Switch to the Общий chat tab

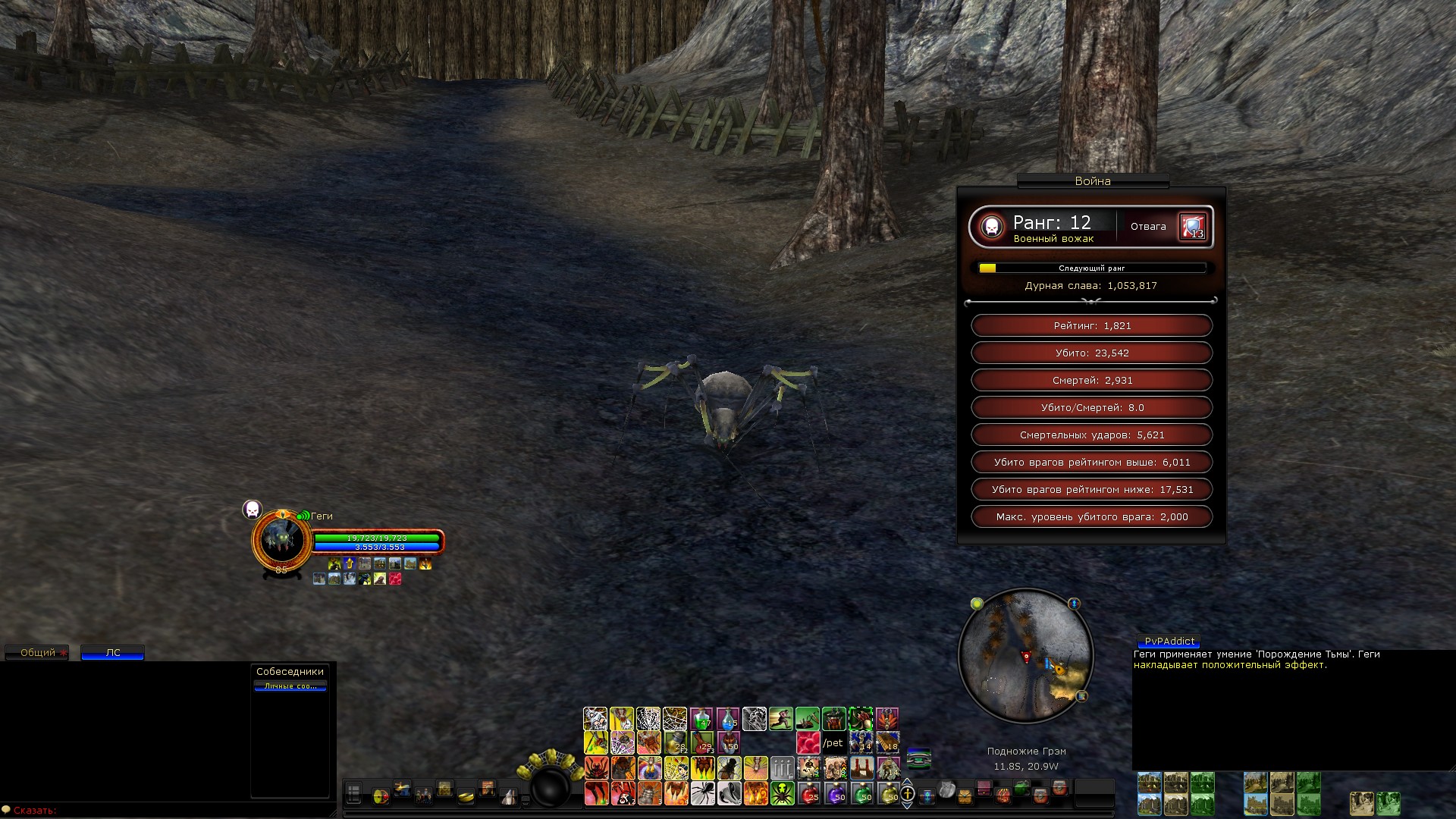coord(37,653)
